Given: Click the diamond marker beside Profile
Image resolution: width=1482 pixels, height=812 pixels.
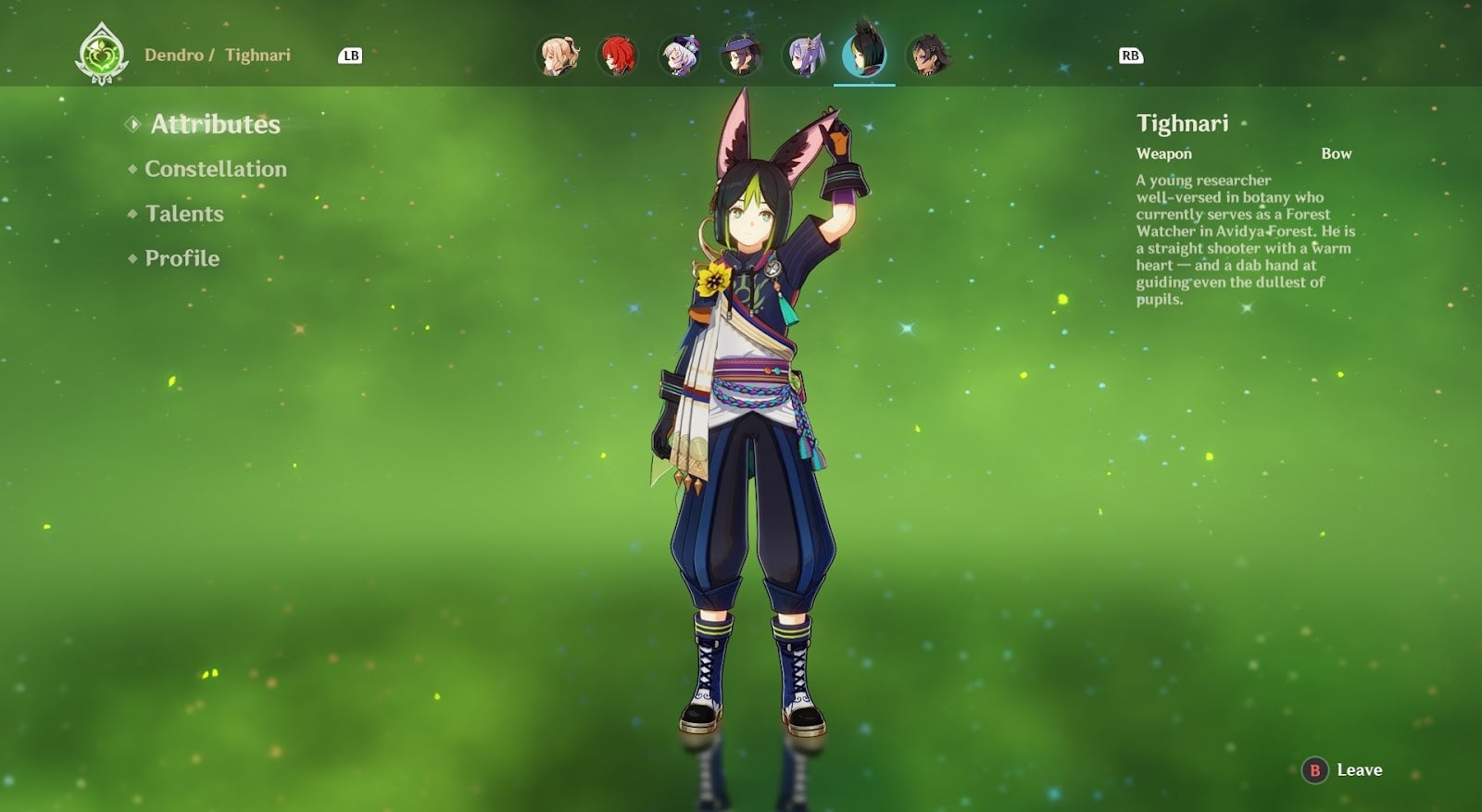Looking at the screenshot, I should point(132,258).
